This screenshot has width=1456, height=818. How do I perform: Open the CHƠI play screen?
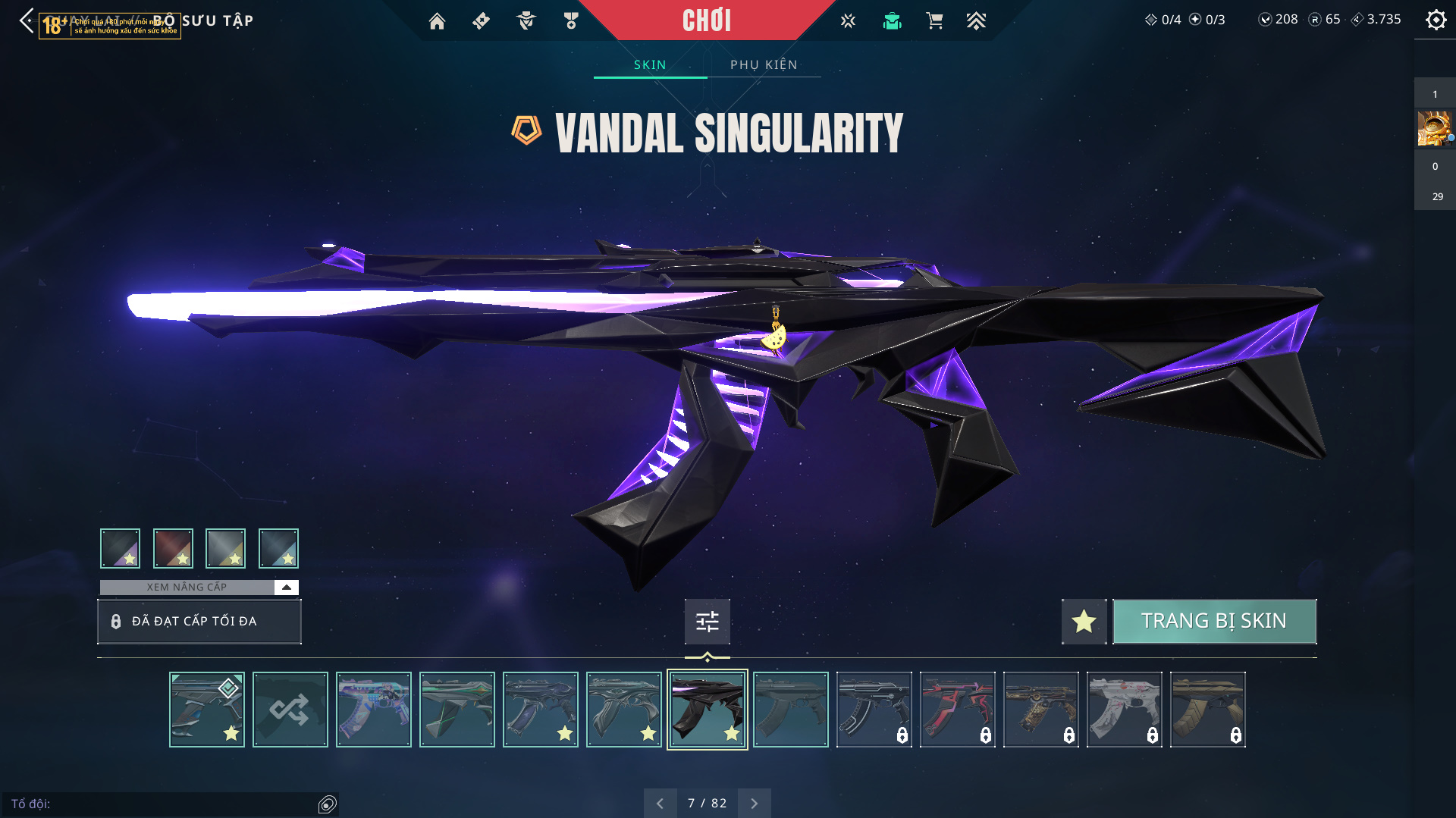coord(706,20)
